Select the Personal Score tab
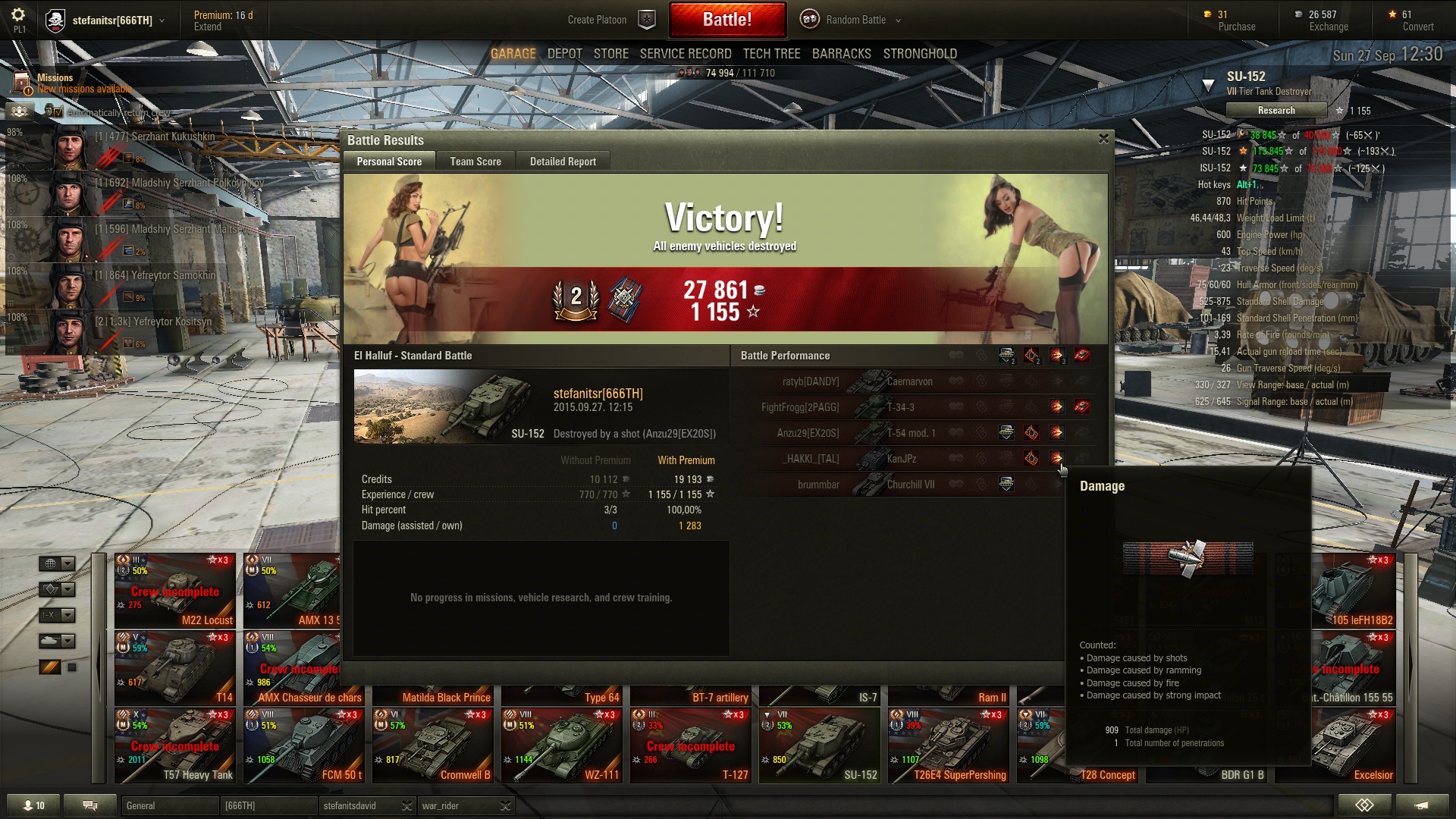Image resolution: width=1456 pixels, height=819 pixels. click(389, 162)
